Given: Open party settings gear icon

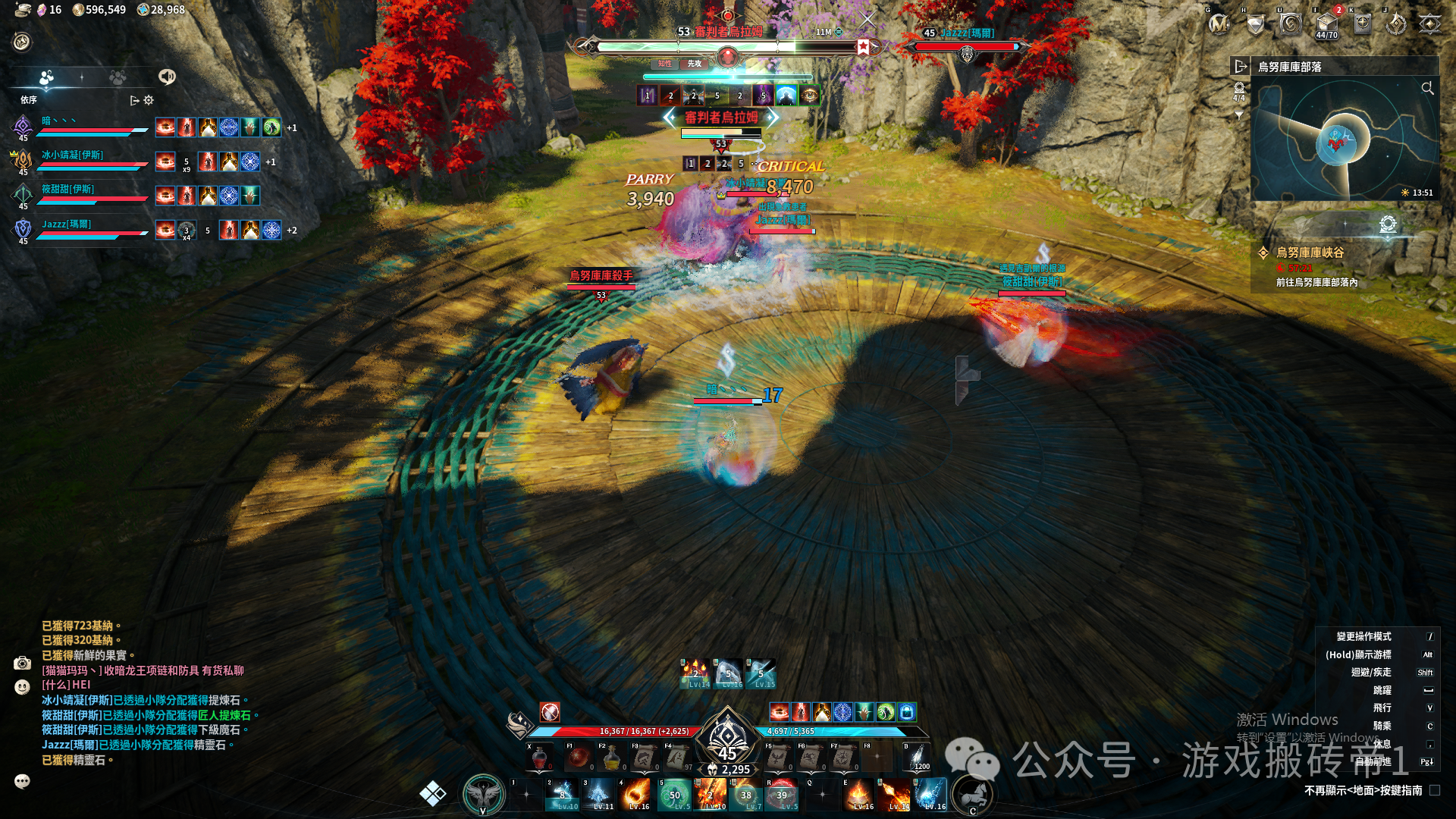Looking at the screenshot, I should 149,100.
